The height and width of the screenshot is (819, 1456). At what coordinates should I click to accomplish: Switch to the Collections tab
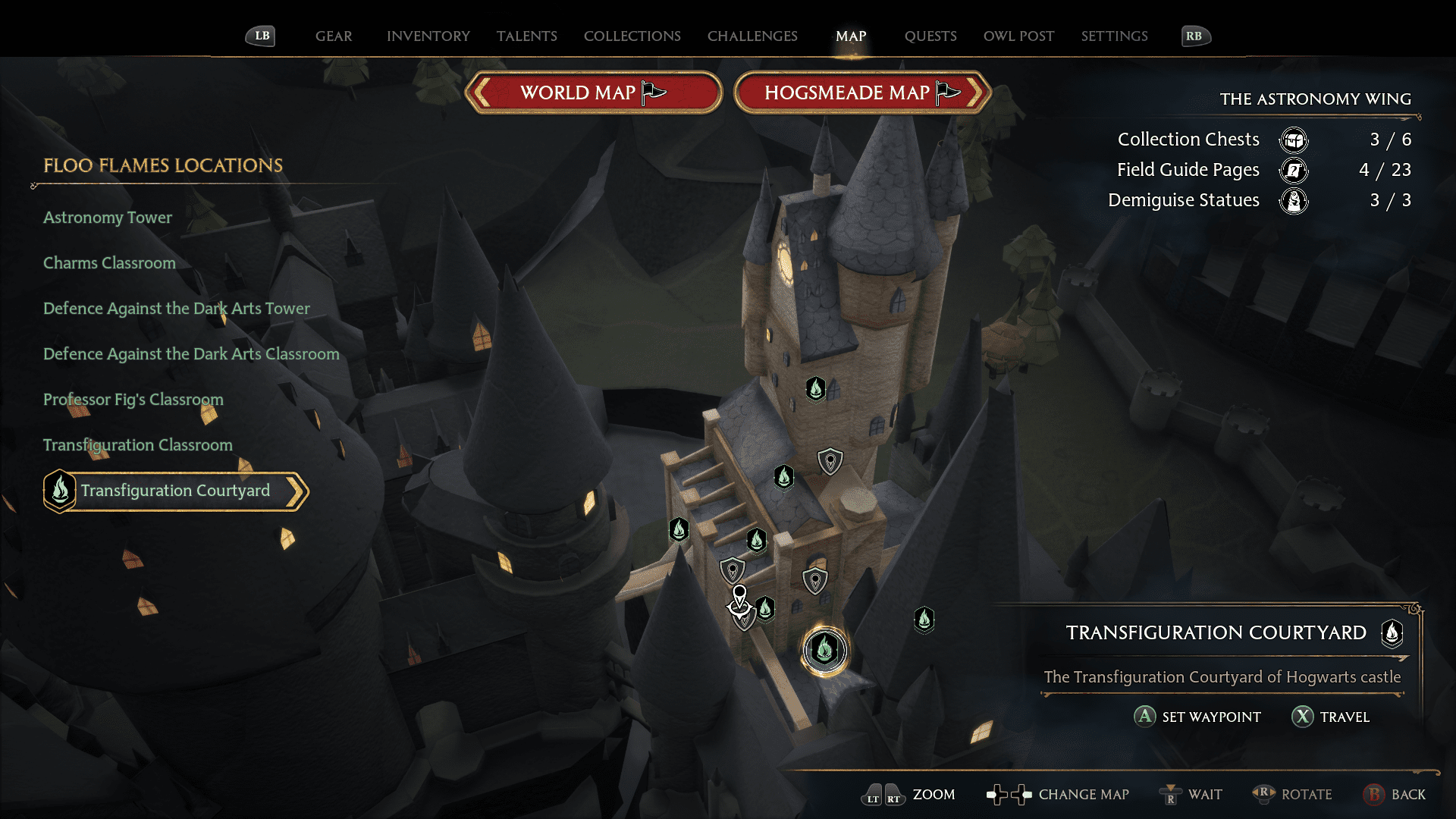pyautogui.click(x=632, y=36)
